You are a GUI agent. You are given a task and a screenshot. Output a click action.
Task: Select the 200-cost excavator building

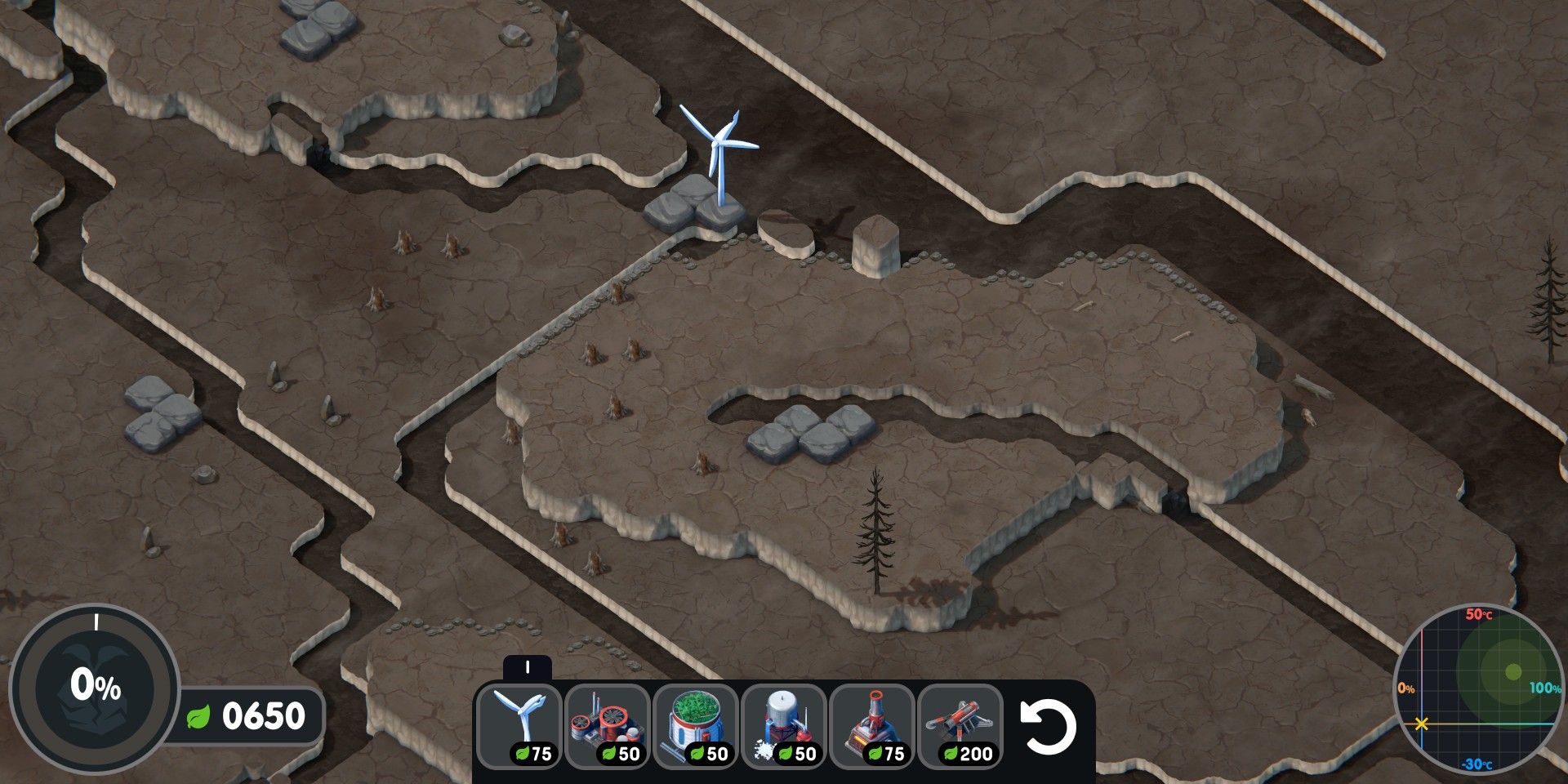[960, 725]
